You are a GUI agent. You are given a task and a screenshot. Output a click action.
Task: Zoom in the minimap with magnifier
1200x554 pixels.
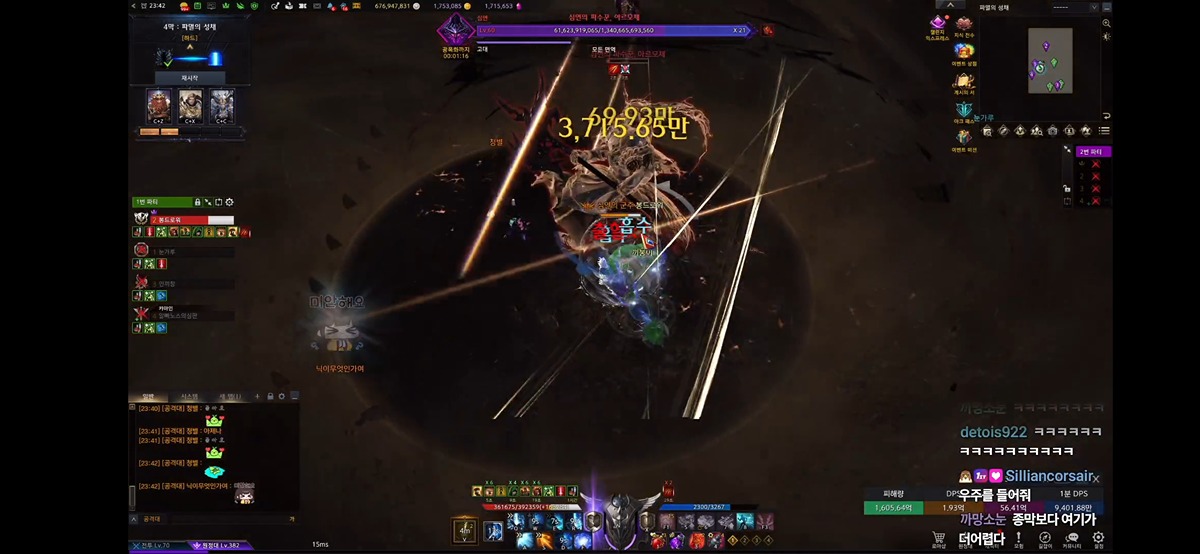[1107, 22]
